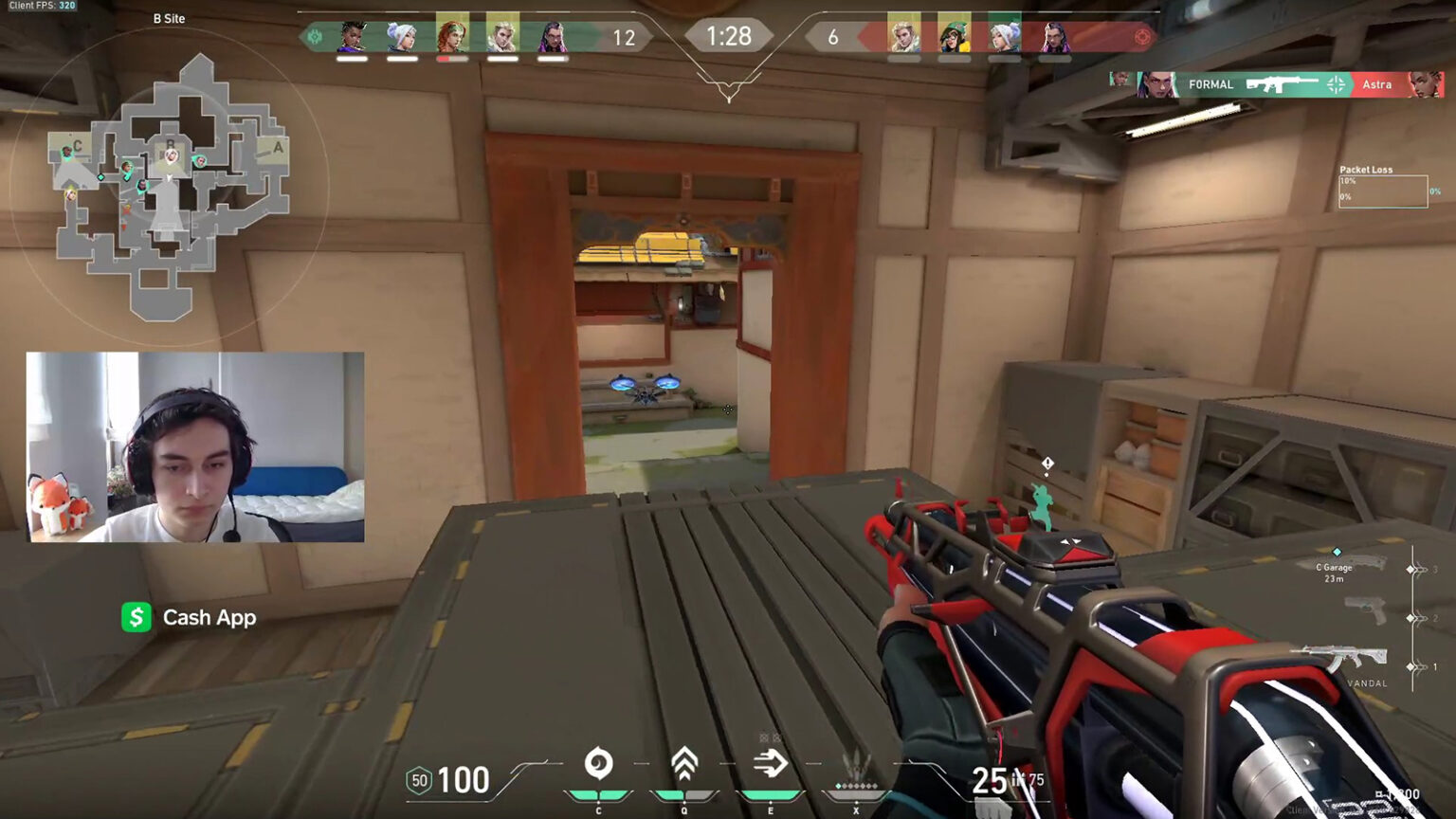Expand the B Site label above the minimap
This screenshot has width=1456, height=819.
click(x=168, y=18)
